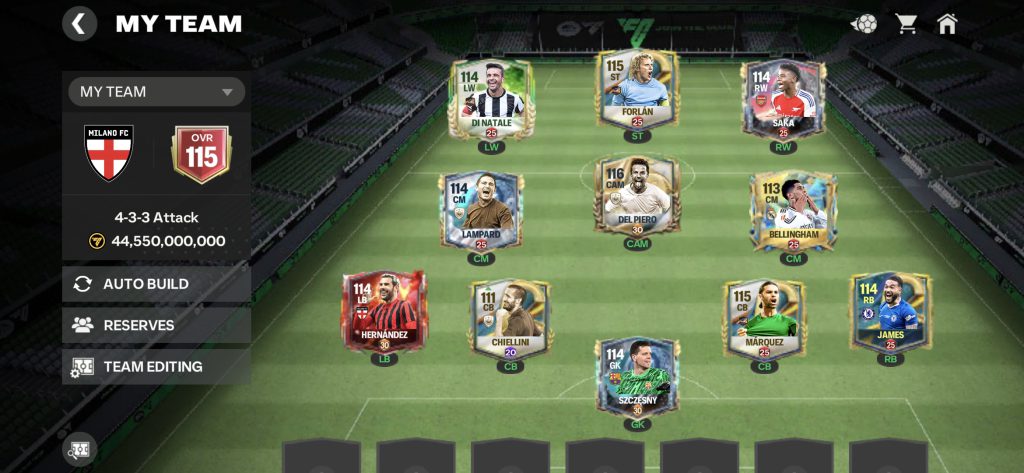Open the RESERVES list

[x=156, y=325]
